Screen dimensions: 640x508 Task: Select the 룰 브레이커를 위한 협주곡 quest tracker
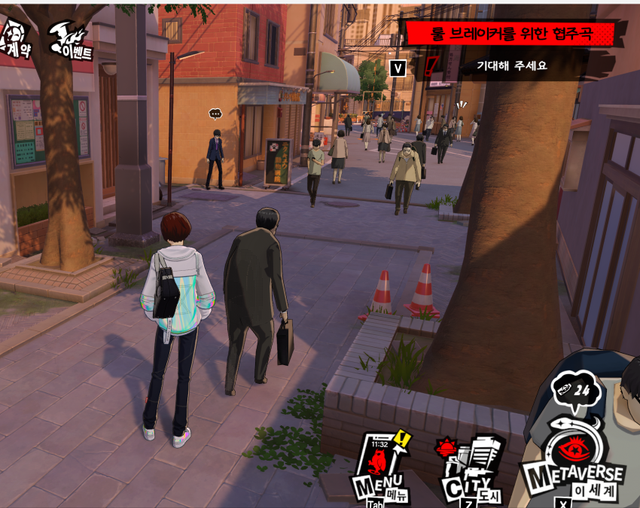tap(510, 33)
